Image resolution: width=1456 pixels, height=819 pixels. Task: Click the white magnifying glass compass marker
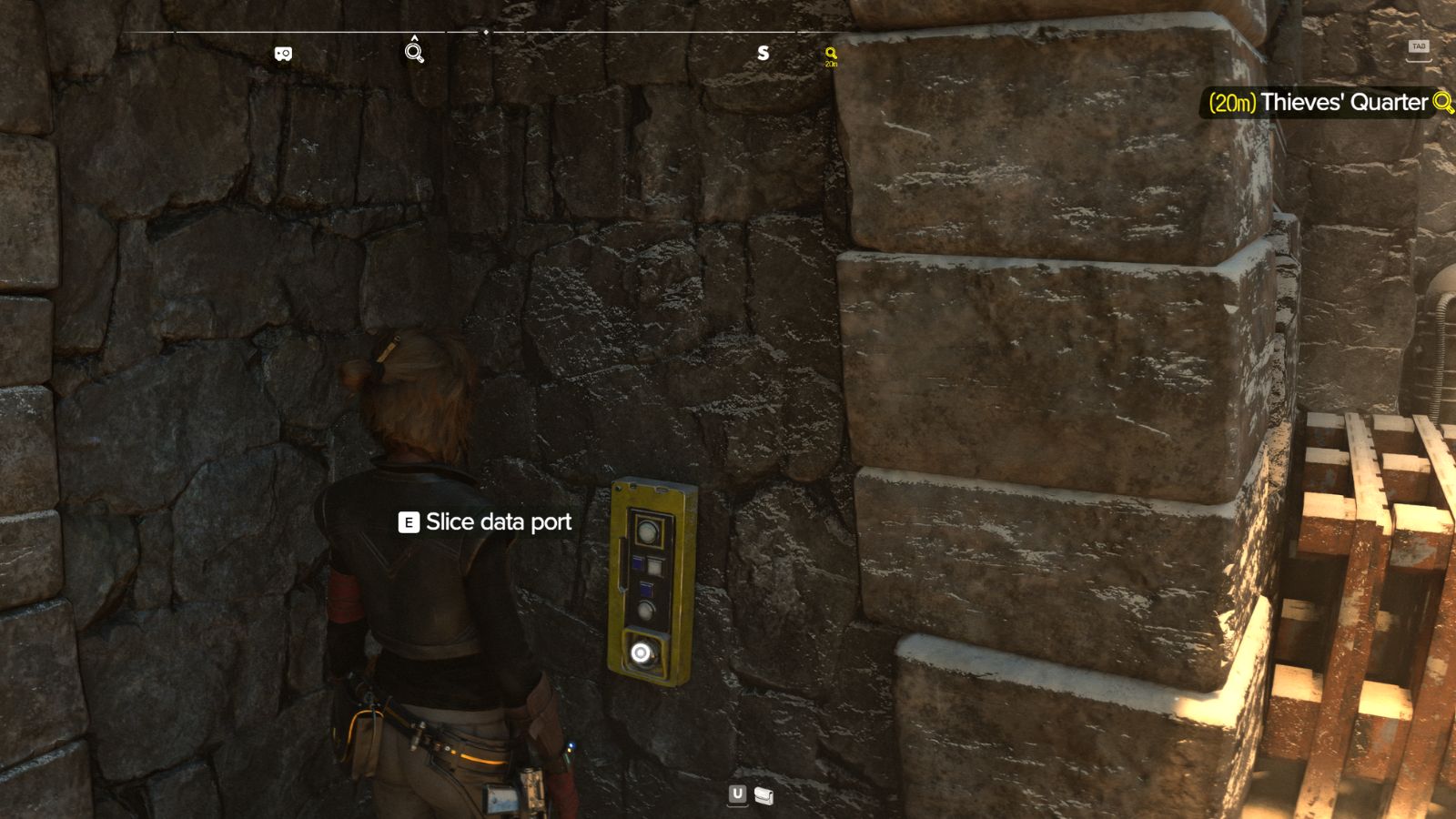tap(414, 53)
